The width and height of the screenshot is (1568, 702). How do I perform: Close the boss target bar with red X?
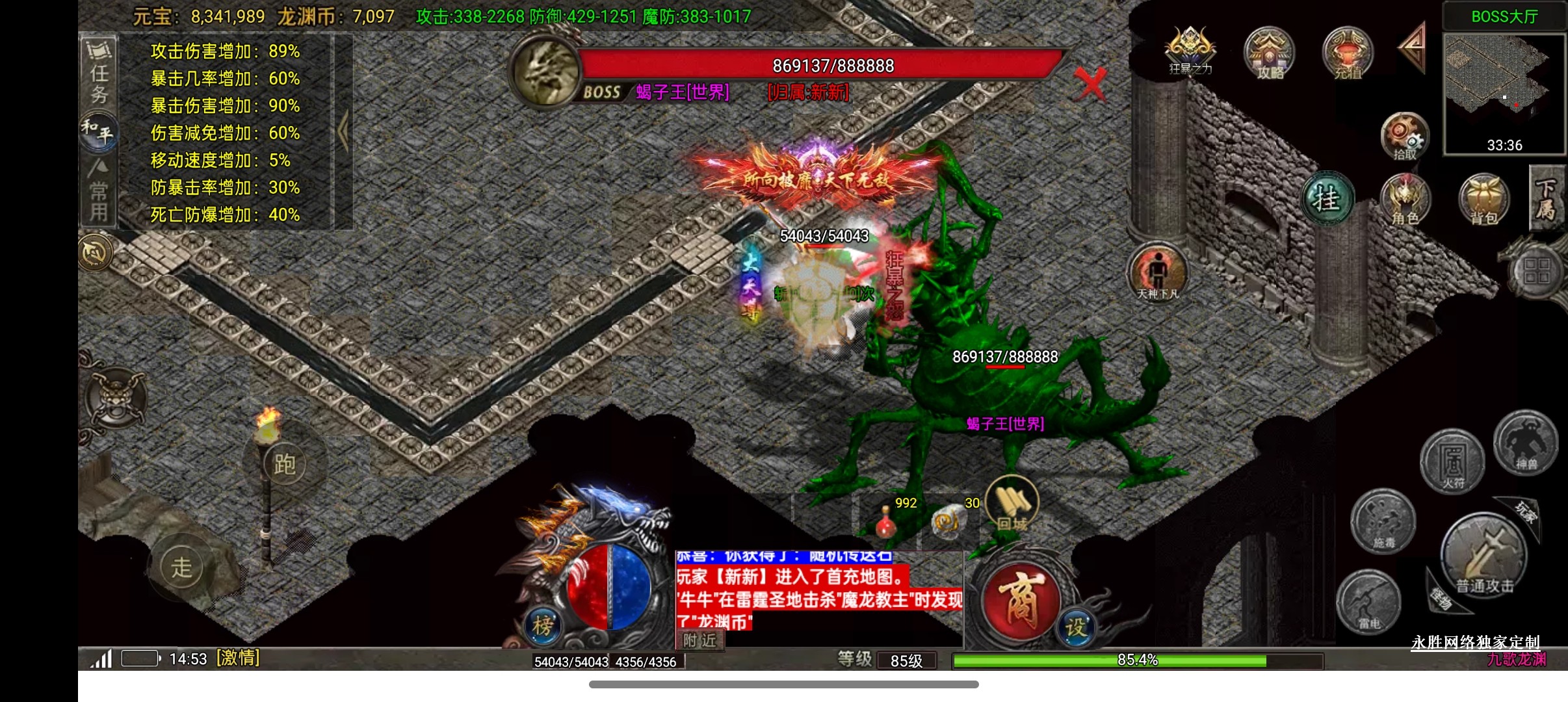tap(1090, 84)
